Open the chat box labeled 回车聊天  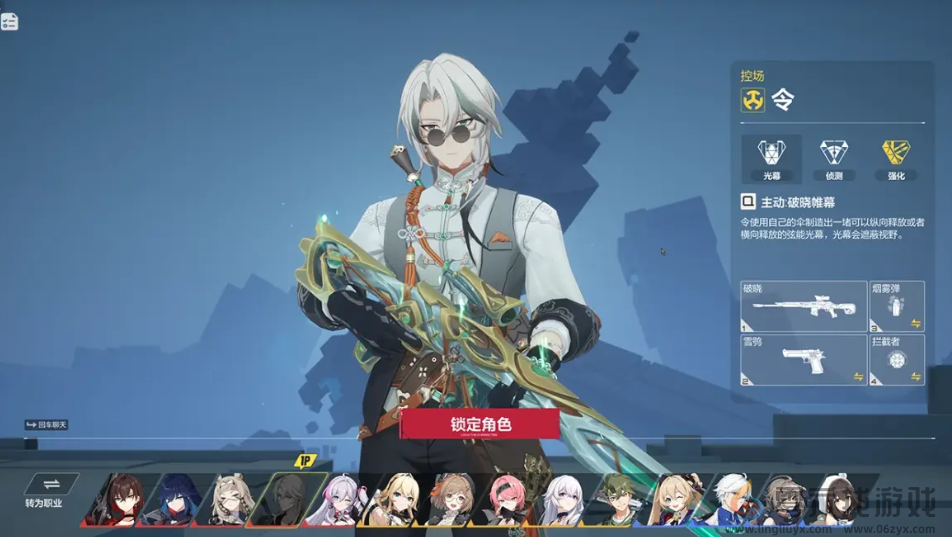point(47,425)
